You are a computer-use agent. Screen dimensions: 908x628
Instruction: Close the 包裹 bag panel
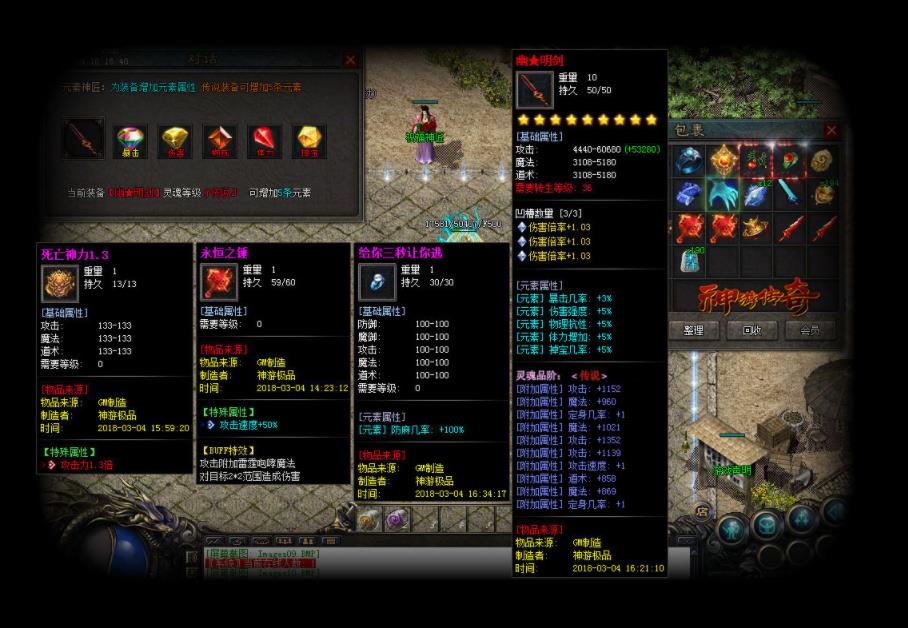pos(832,130)
